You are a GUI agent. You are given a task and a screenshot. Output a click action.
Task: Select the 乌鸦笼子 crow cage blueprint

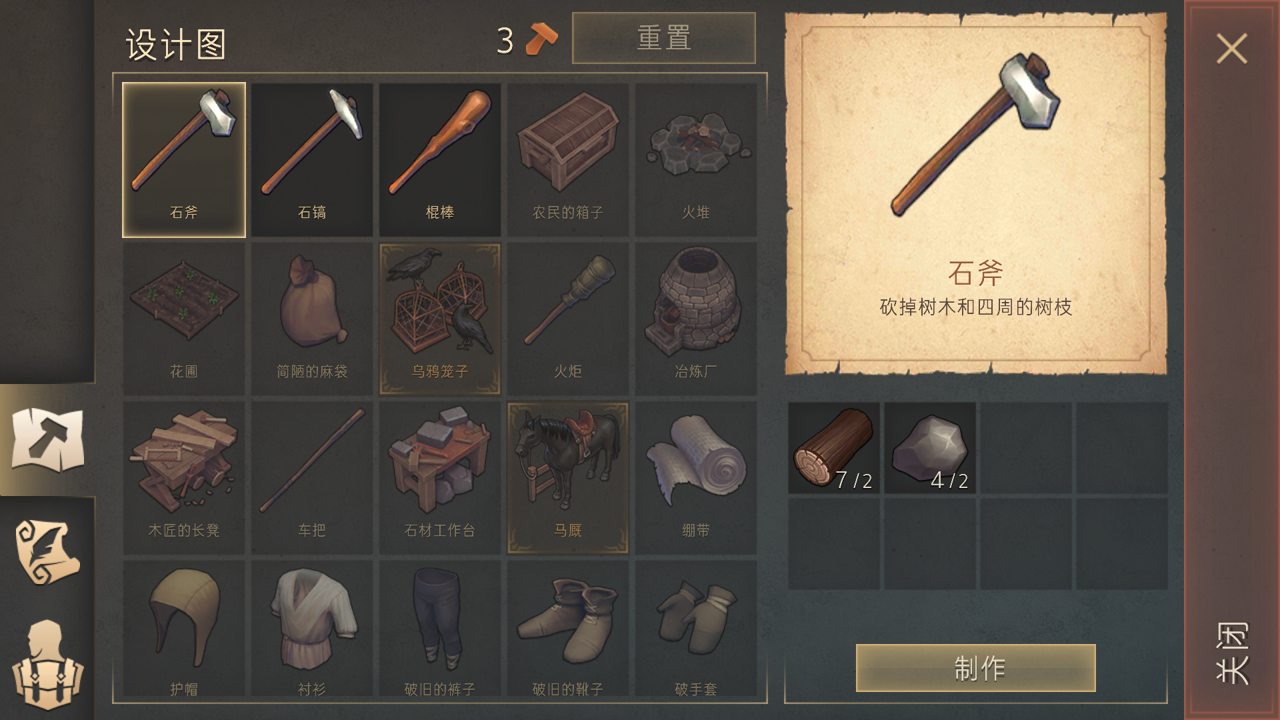[x=439, y=310]
